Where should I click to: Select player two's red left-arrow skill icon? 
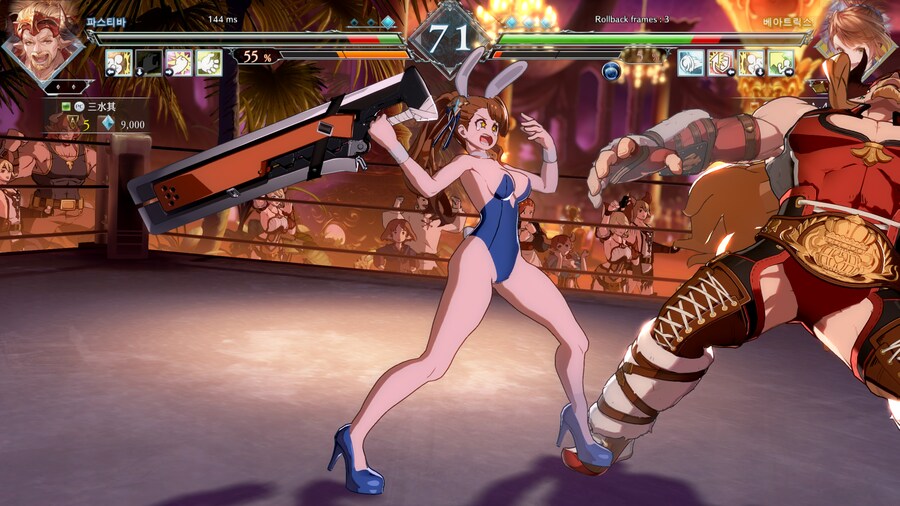click(720, 62)
